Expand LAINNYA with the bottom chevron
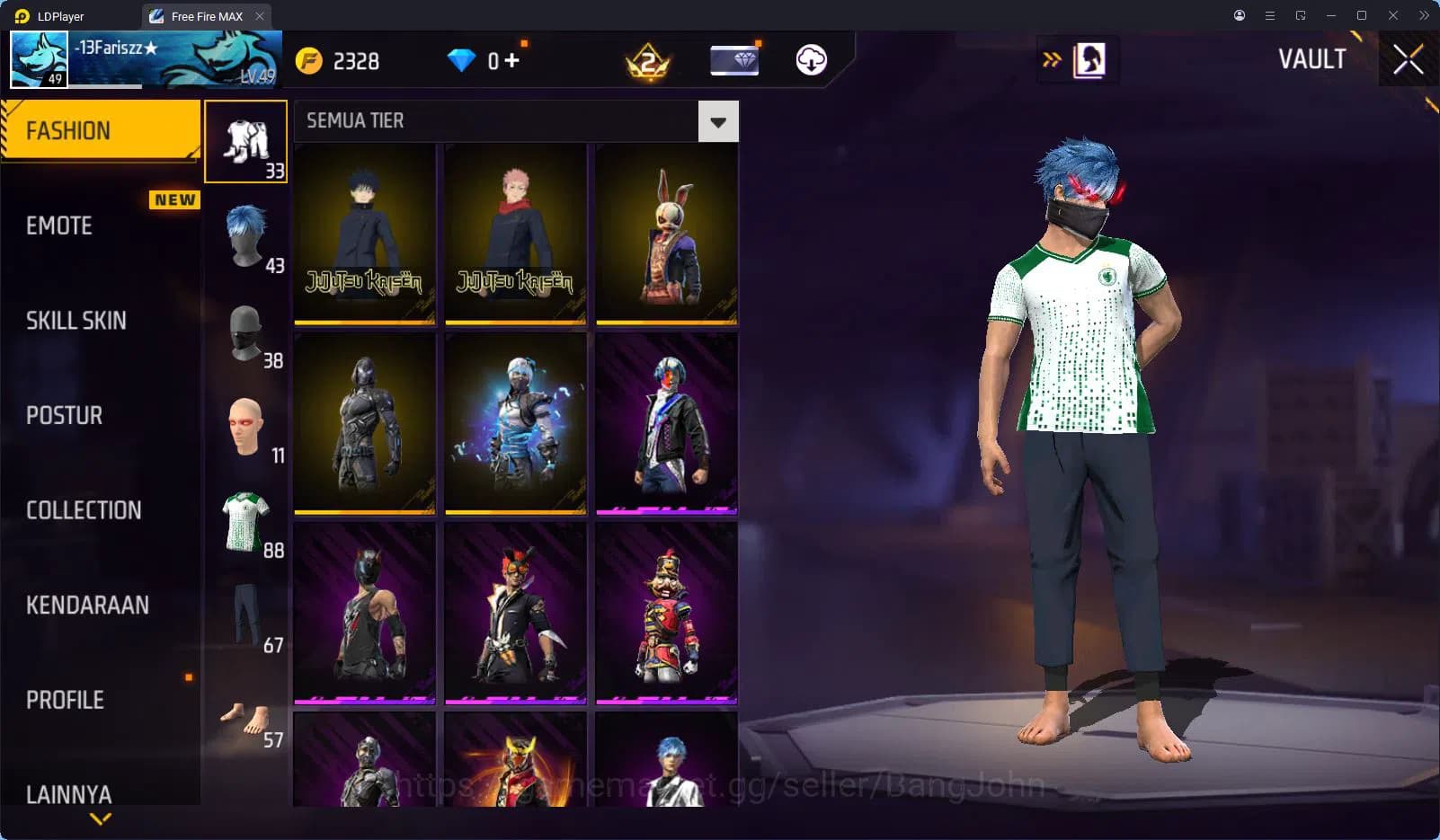 click(99, 818)
